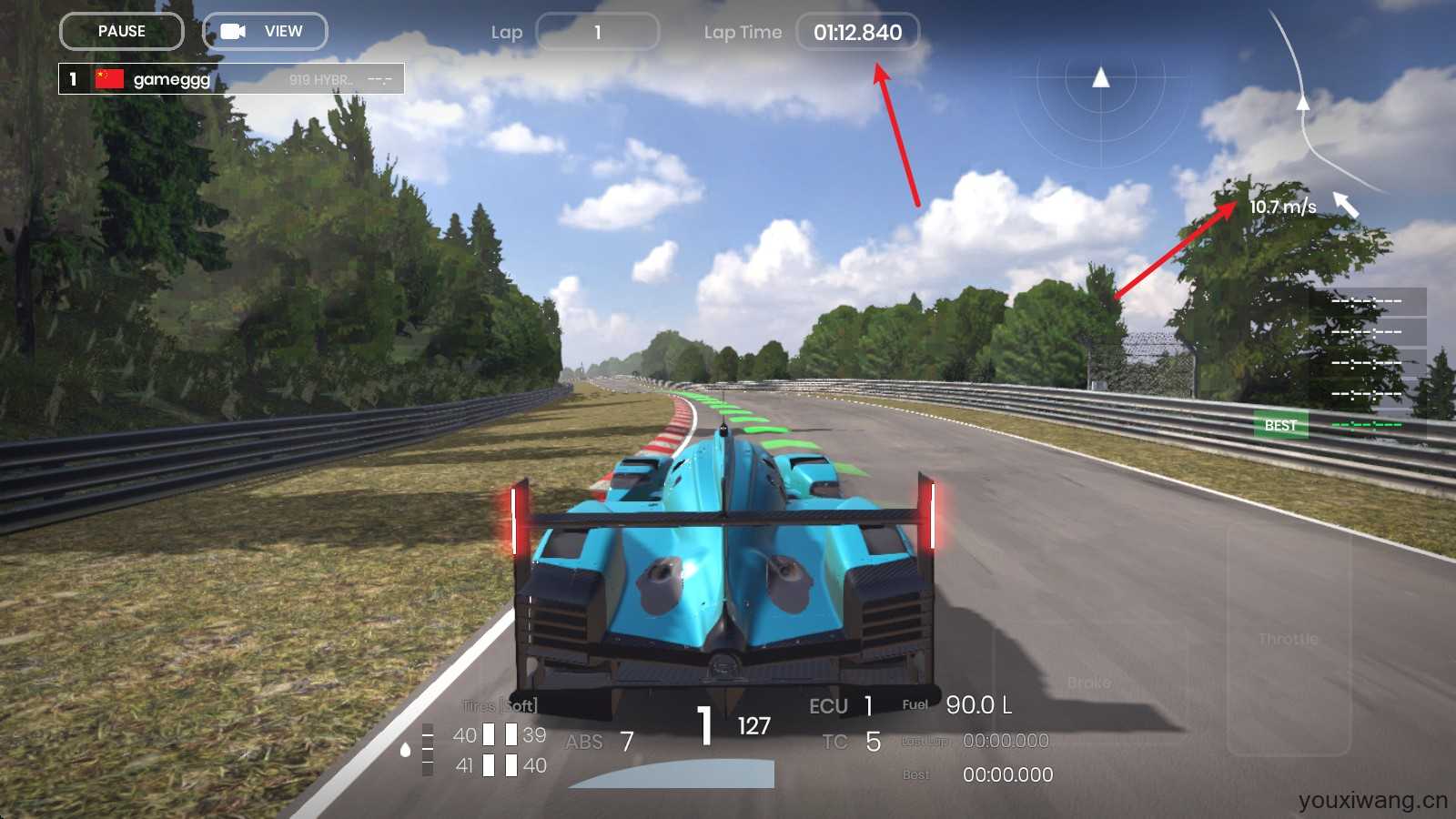Tap the Brake pedal
This screenshot has width=1456, height=819.
pos(1089,682)
